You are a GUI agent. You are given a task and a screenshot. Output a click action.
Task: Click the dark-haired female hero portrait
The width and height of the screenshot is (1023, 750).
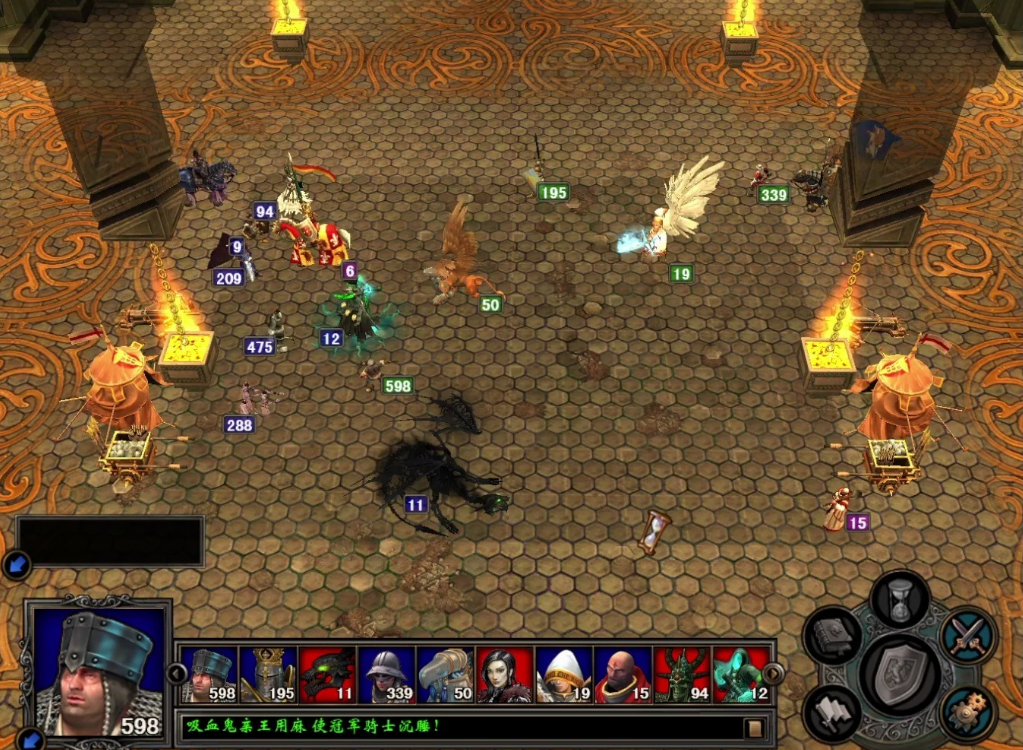(505, 675)
